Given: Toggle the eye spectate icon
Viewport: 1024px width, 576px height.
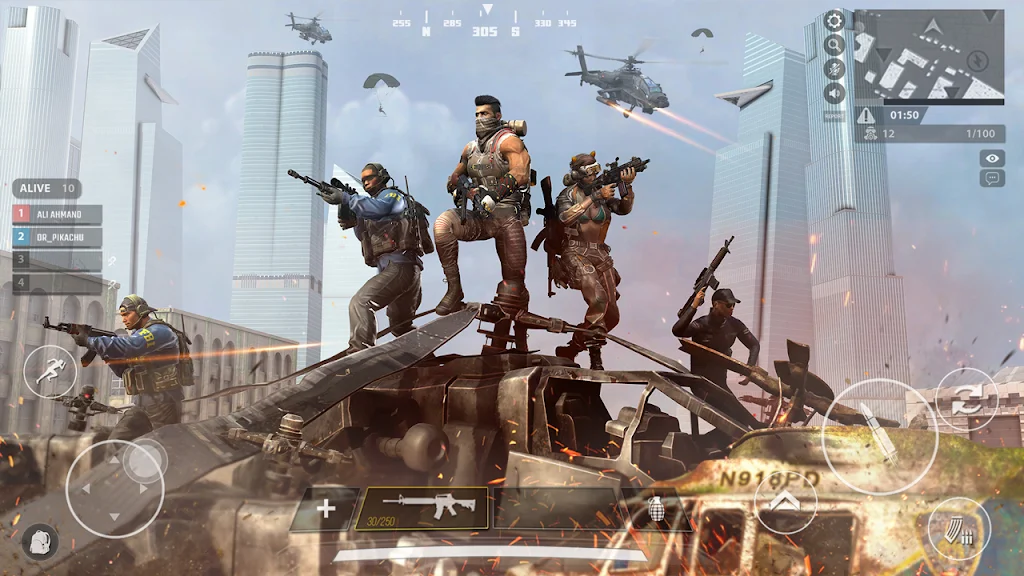Looking at the screenshot, I should coord(992,158).
